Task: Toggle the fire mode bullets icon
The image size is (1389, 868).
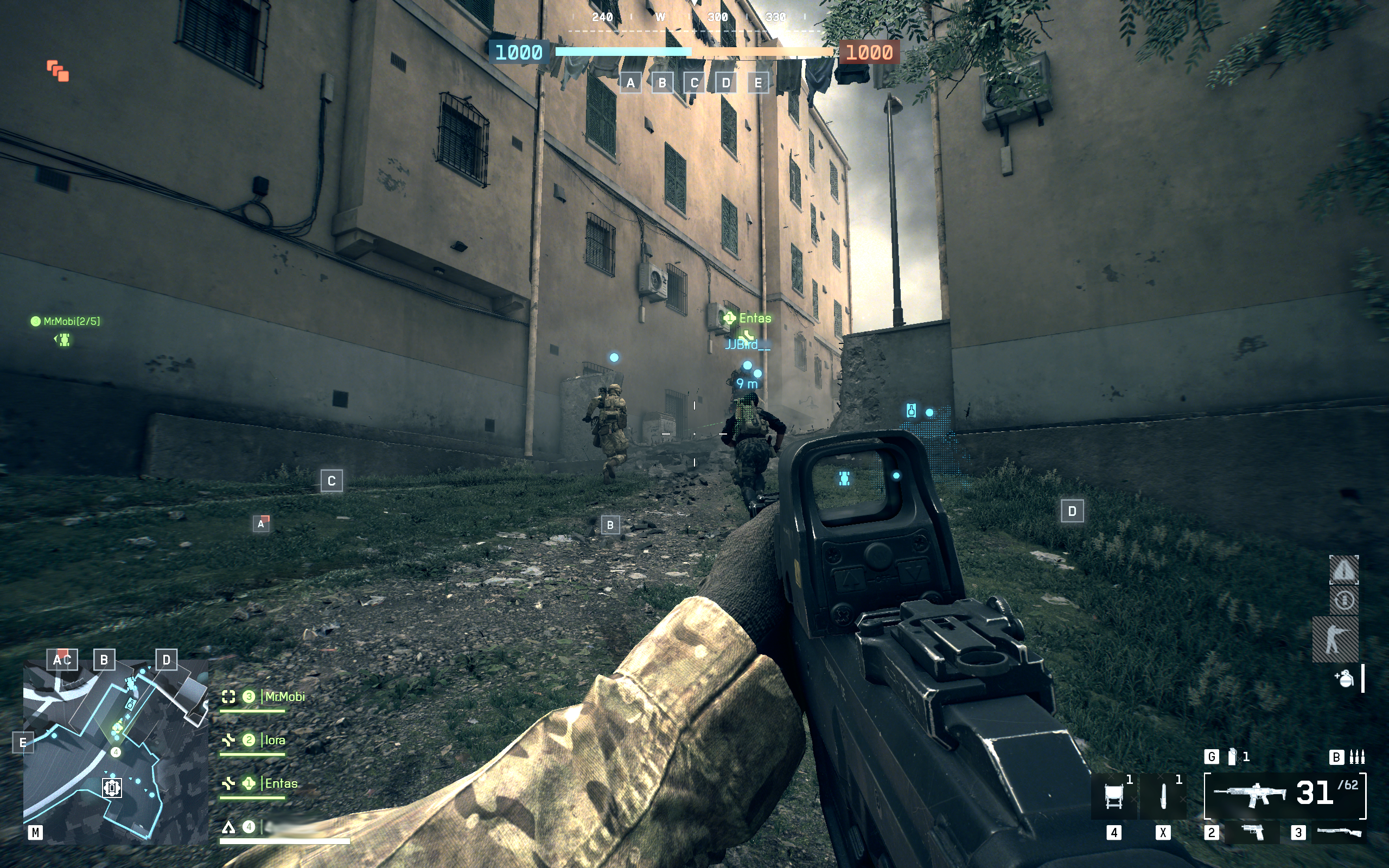Action: 1357,757
